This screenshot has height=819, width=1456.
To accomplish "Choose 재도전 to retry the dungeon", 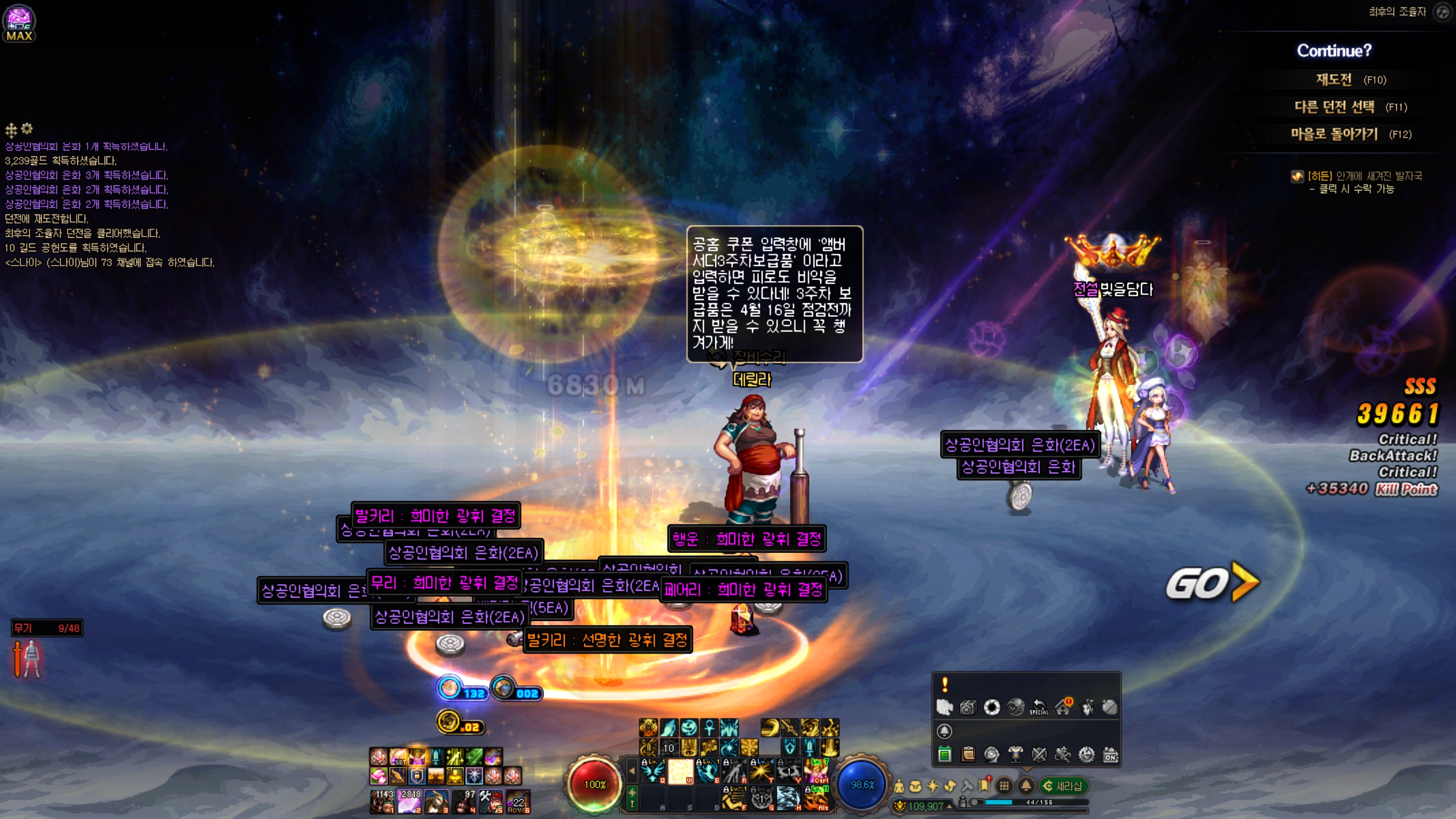I will tap(1334, 80).
